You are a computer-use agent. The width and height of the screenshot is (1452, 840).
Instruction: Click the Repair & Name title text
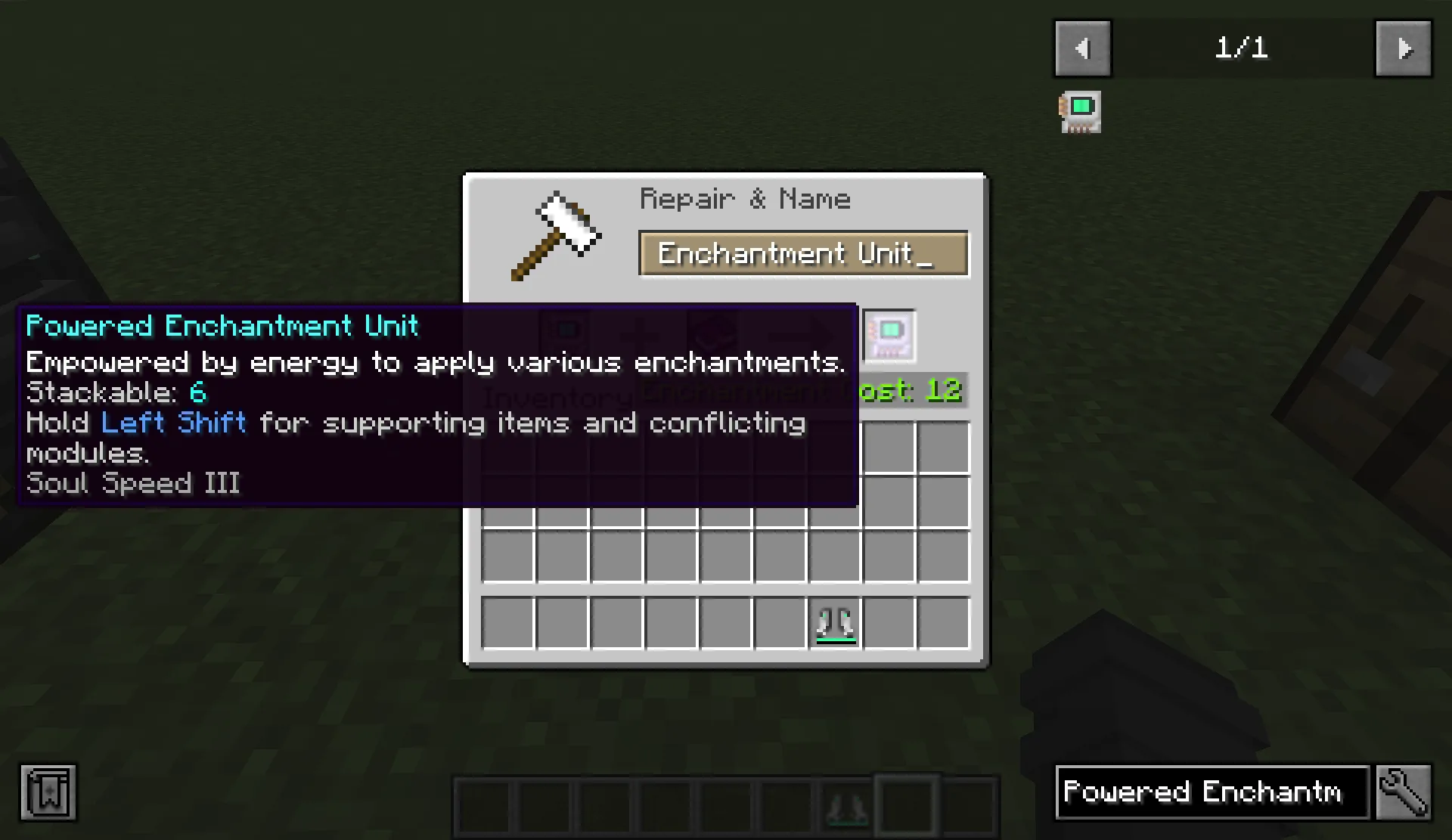745,198
